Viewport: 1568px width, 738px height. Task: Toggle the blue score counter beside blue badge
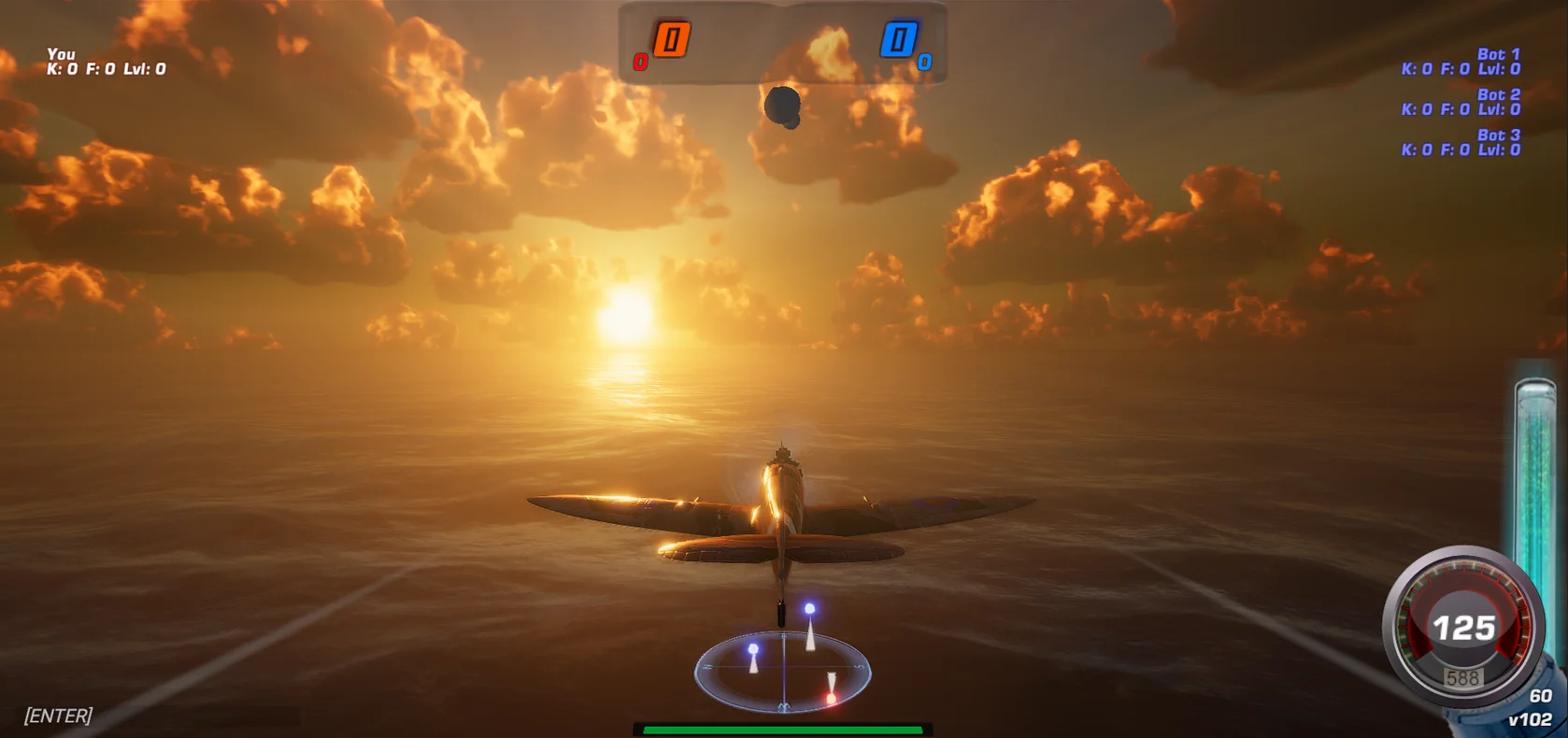[x=925, y=62]
